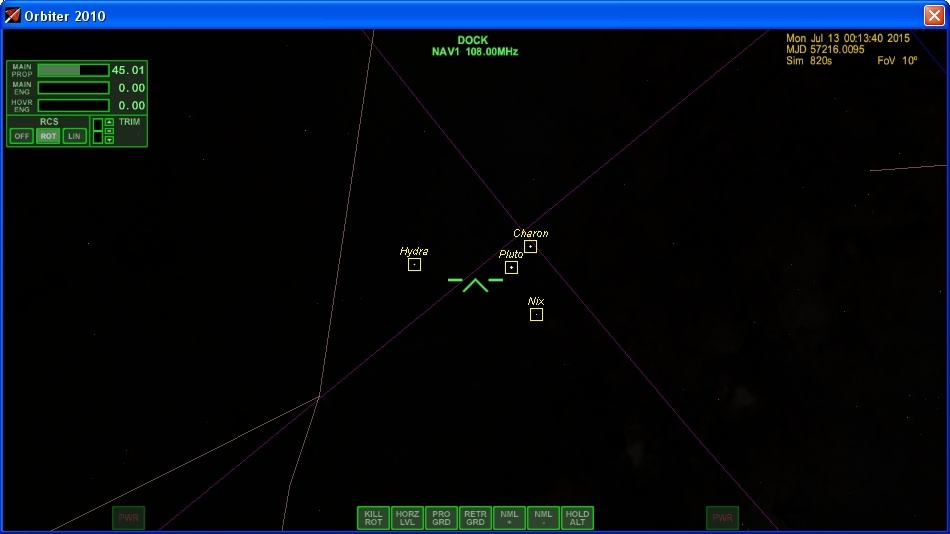950x534 pixels.
Task: Activate the KILL ROT autopilot
Action: tap(373, 518)
